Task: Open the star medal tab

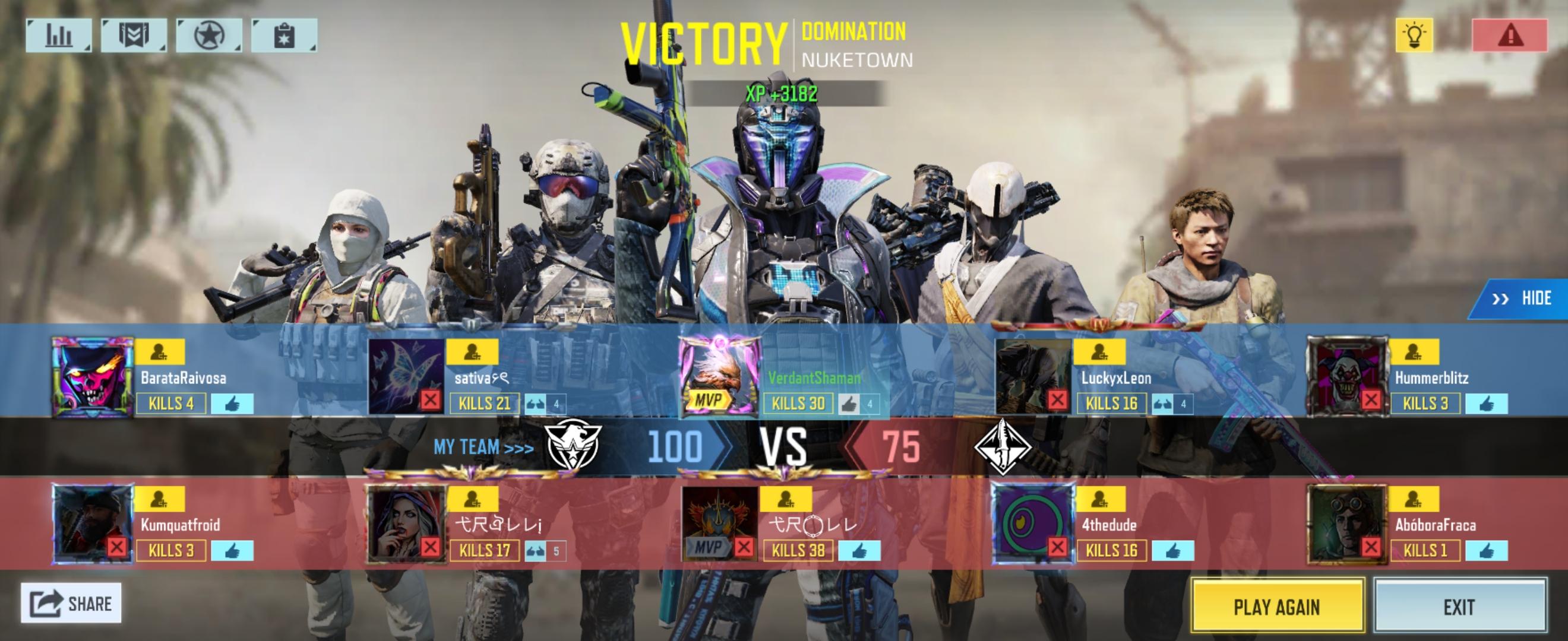Action: point(209,35)
